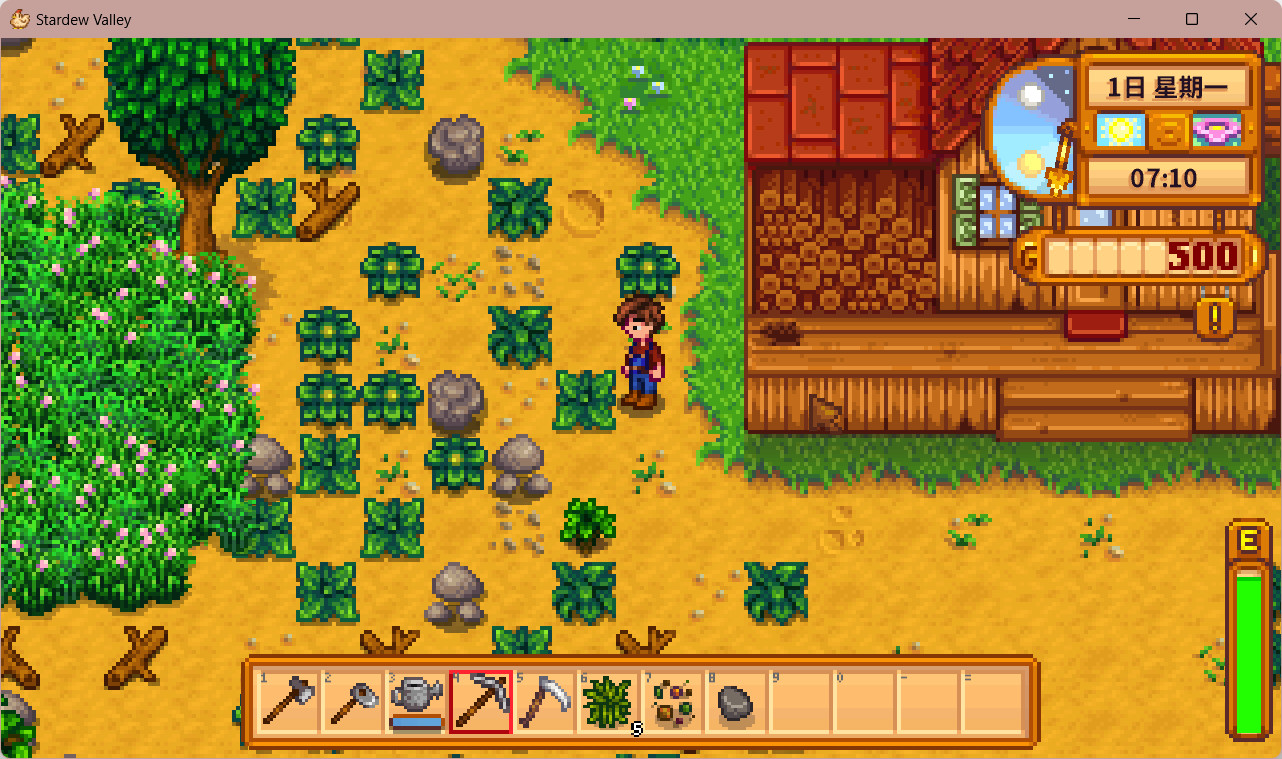Open the journal exclamation mark icon
1282x759 pixels.
[1215, 319]
